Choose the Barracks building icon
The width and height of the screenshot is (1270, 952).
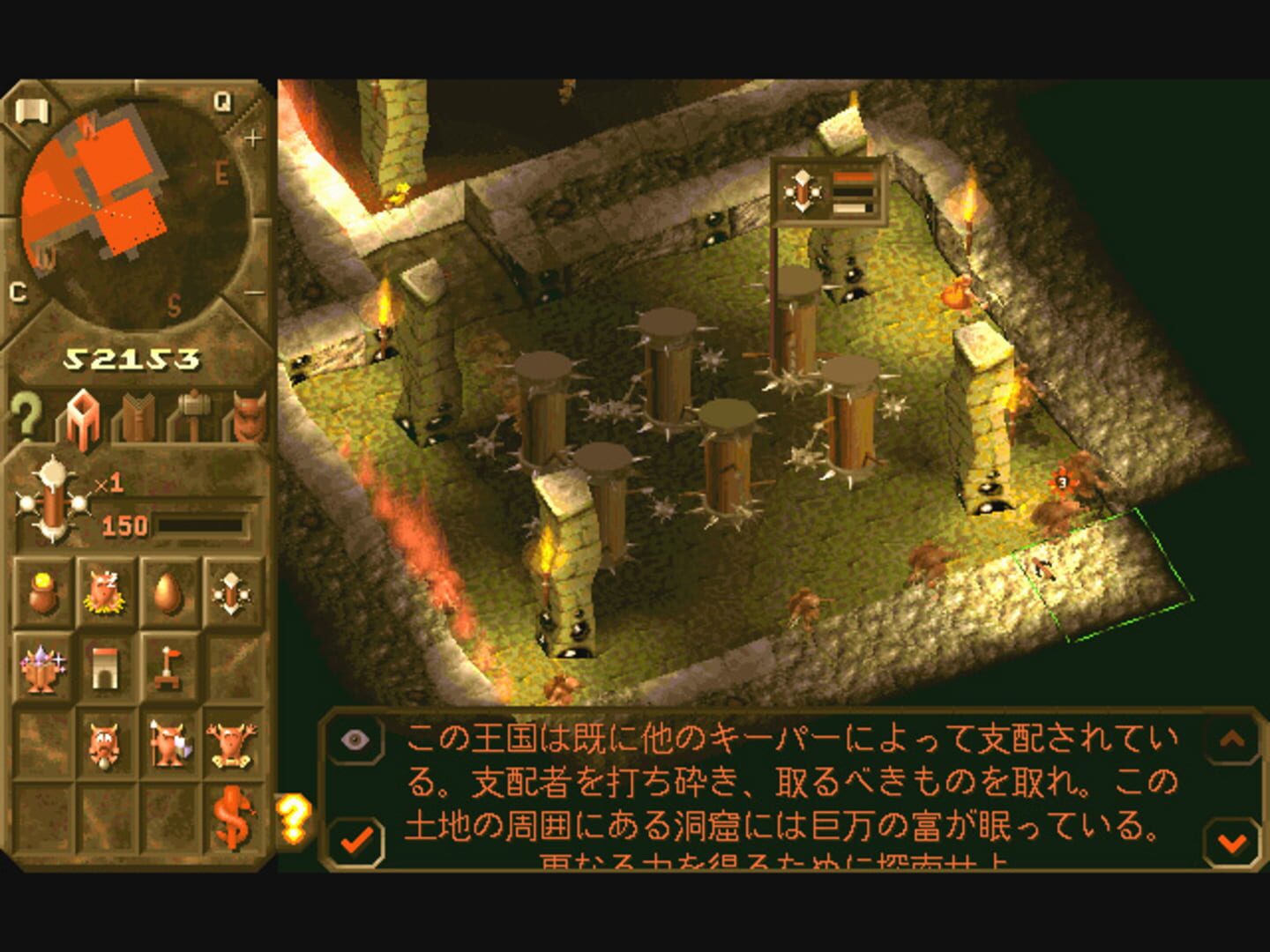click(108, 670)
